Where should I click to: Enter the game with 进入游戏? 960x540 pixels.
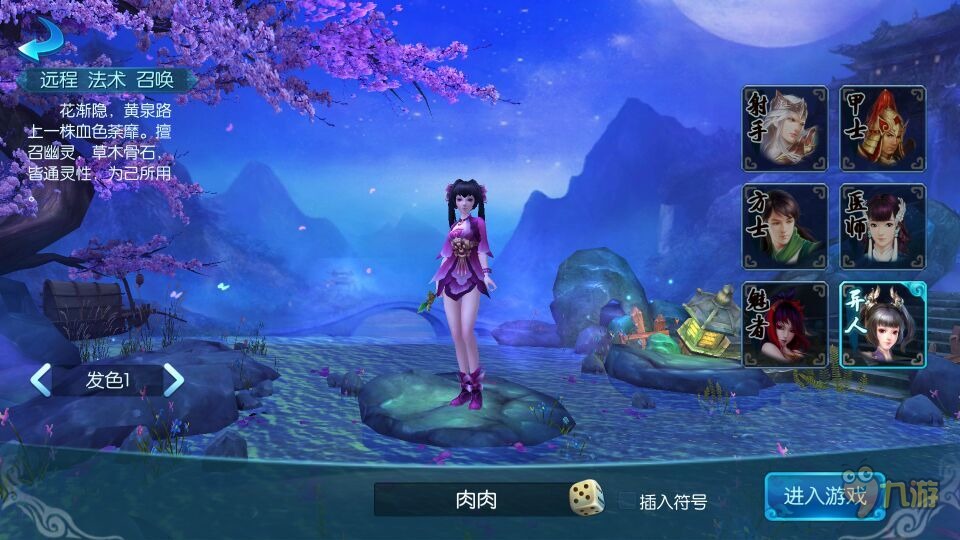click(x=824, y=496)
